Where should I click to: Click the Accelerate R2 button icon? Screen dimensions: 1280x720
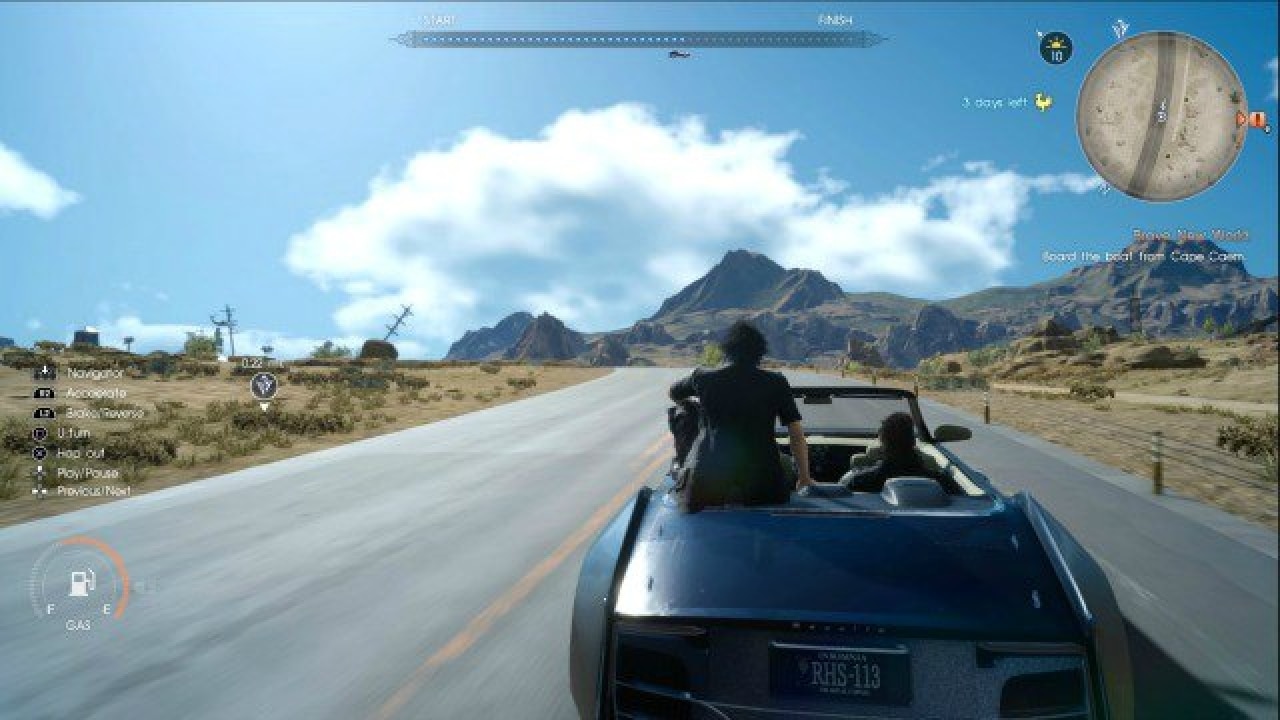point(44,393)
